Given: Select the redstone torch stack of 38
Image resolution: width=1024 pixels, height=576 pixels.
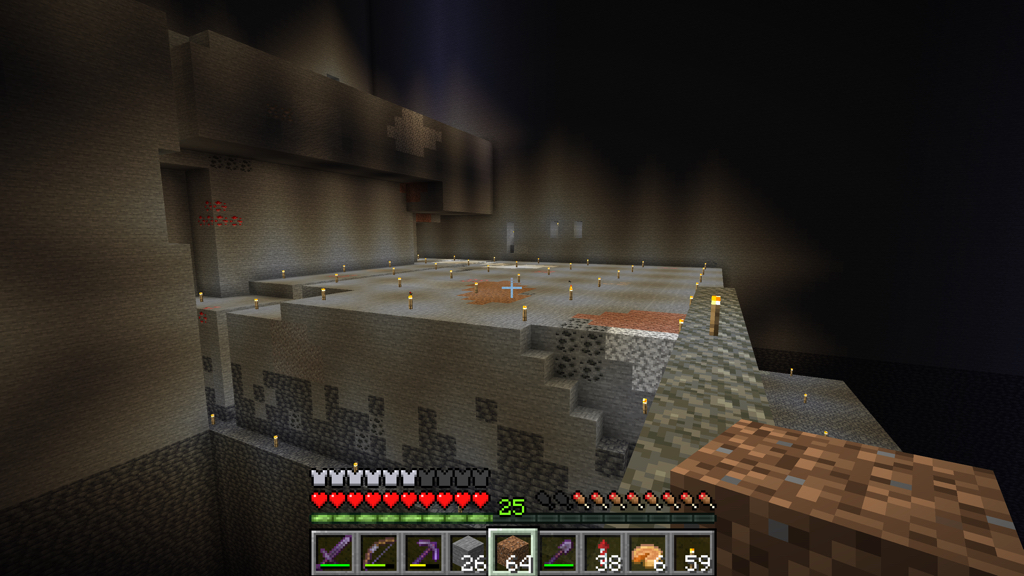Looking at the screenshot, I should click(603, 552).
